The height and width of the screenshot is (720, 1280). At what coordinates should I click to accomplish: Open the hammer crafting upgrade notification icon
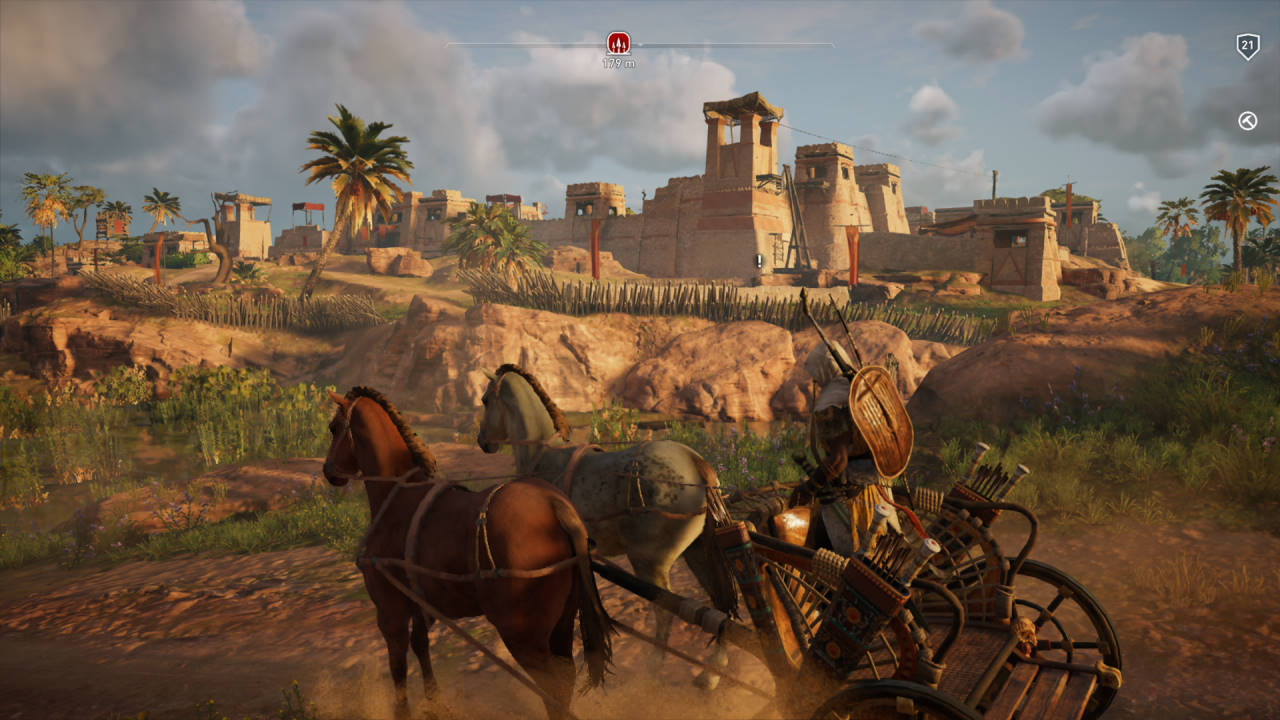pyautogui.click(x=1247, y=121)
